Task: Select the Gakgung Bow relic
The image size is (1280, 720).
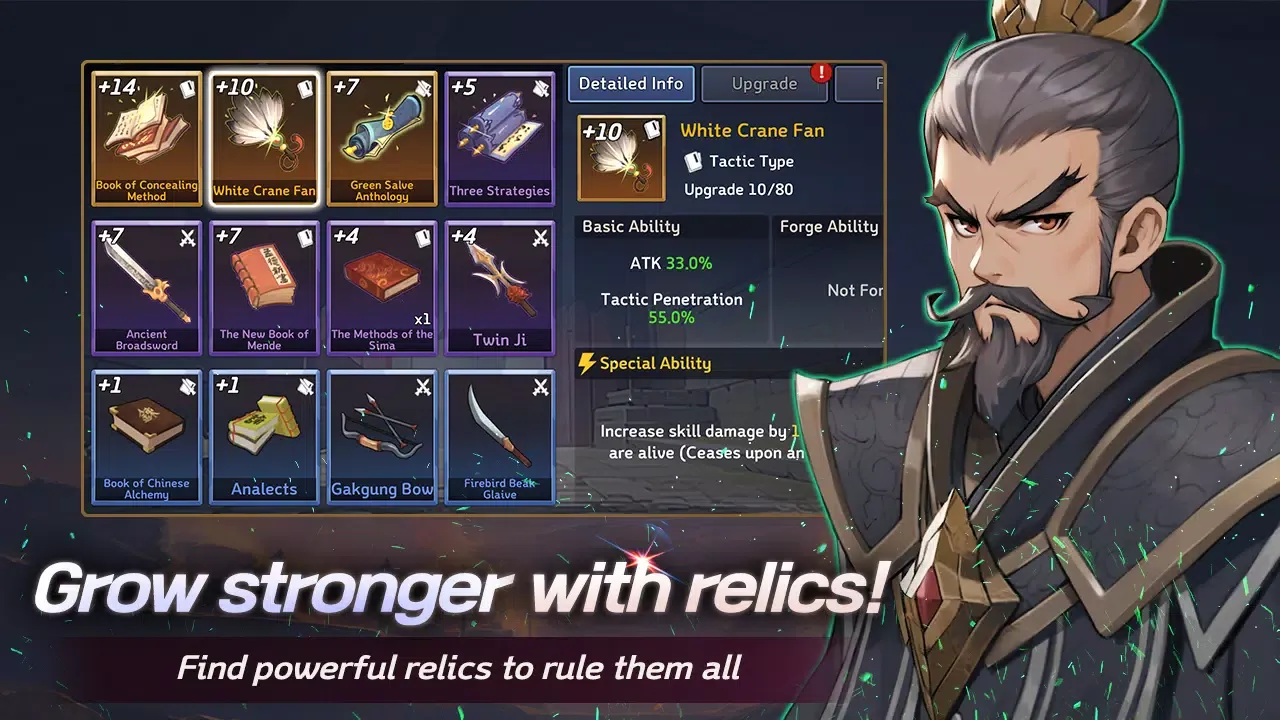Action: [x=382, y=437]
